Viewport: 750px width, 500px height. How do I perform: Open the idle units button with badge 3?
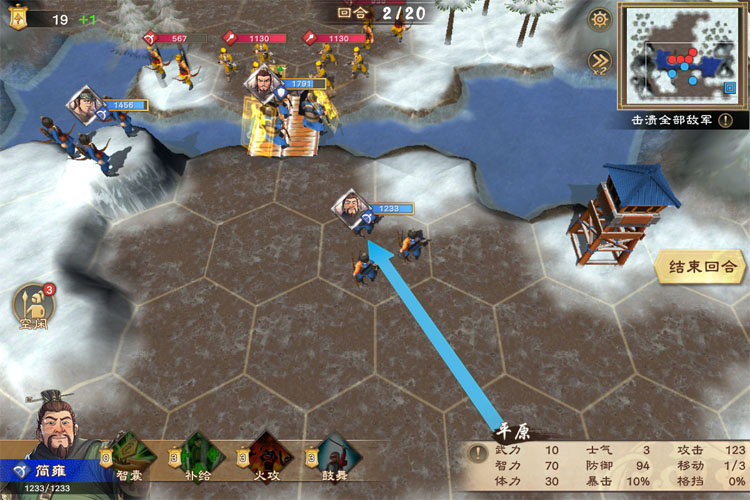pyautogui.click(x=32, y=306)
